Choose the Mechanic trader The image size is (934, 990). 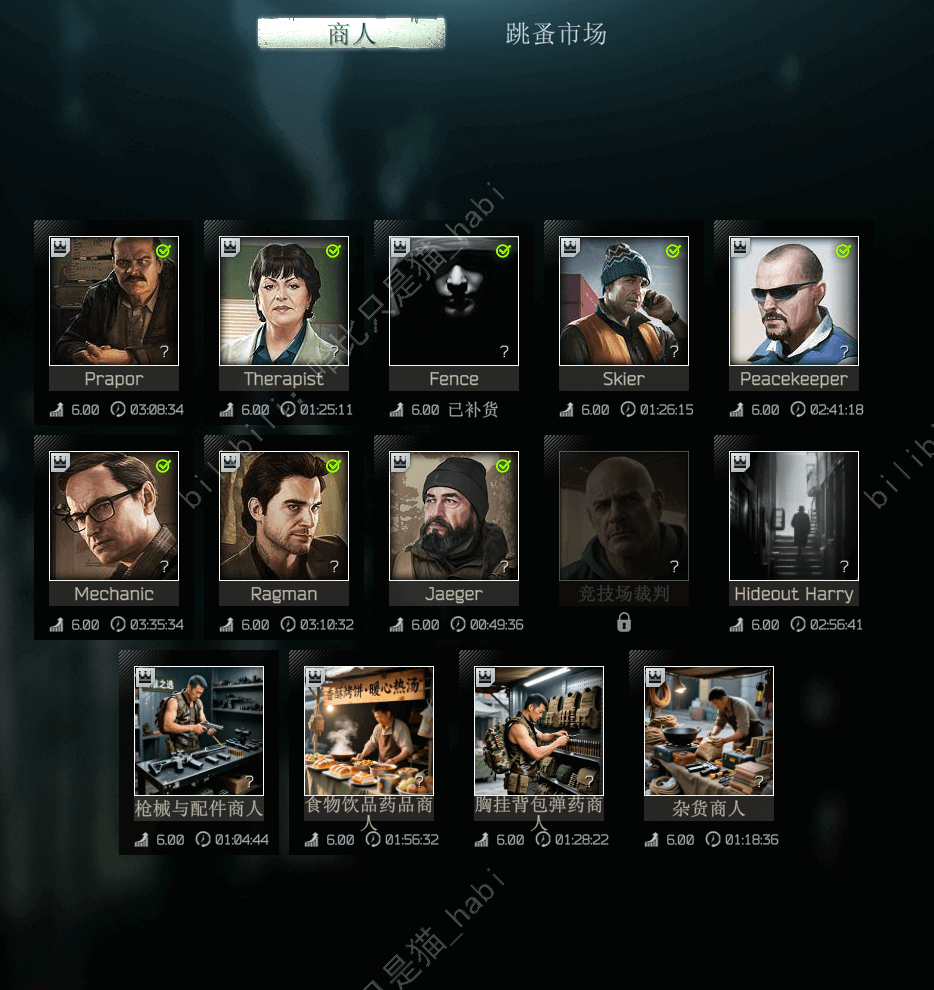[x=114, y=516]
